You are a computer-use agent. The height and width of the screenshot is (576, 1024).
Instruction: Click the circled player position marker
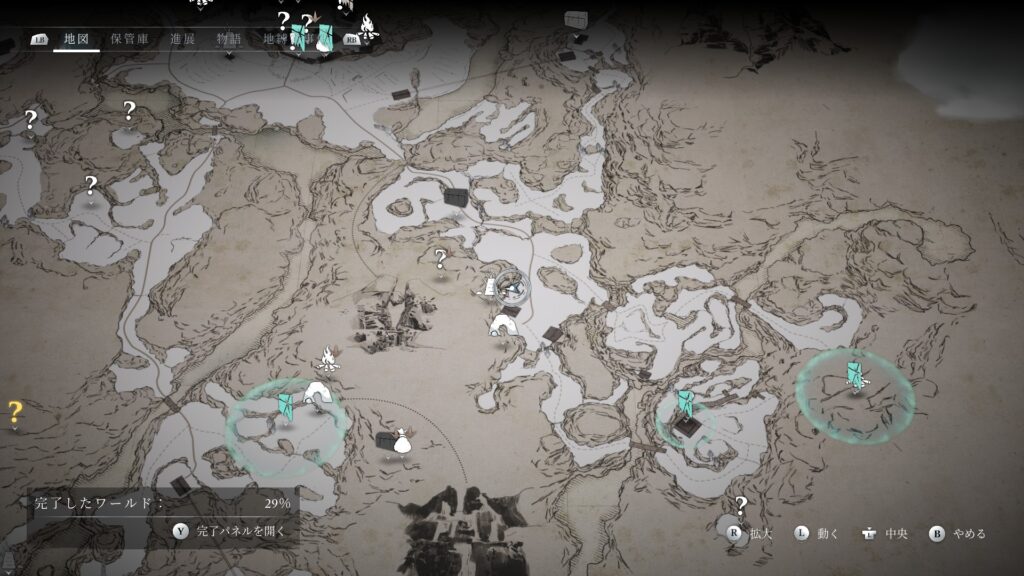512,287
